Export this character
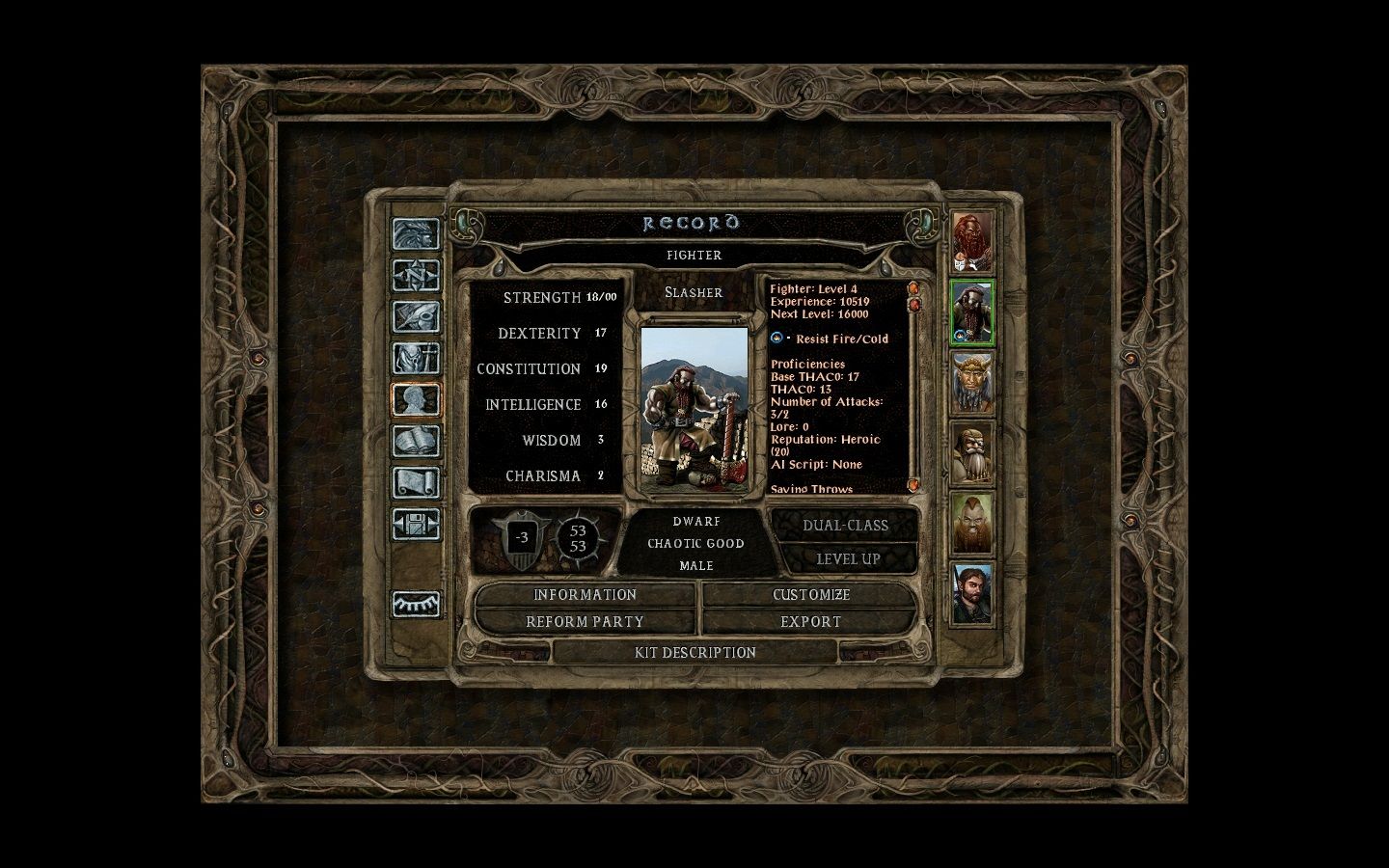This screenshot has width=1389, height=868. [810, 622]
